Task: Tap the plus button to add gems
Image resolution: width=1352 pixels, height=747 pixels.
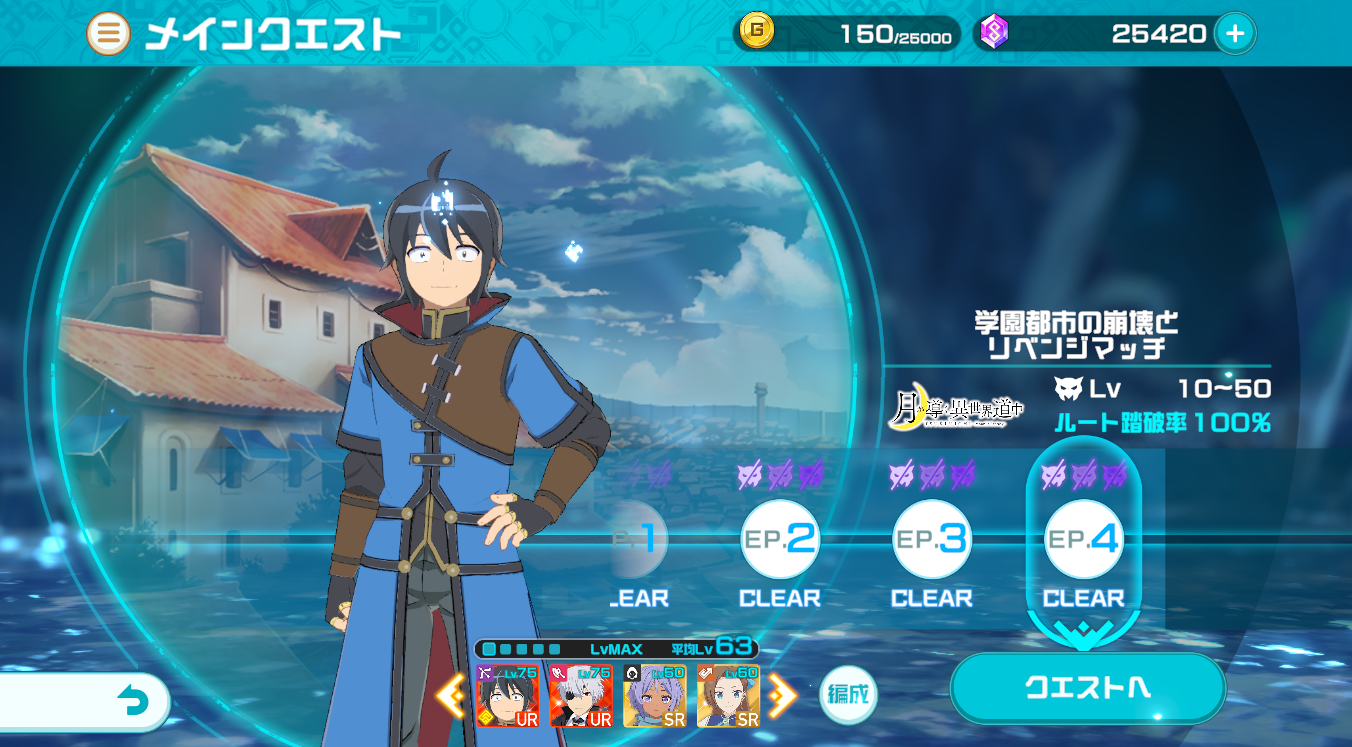Action: pos(1235,34)
